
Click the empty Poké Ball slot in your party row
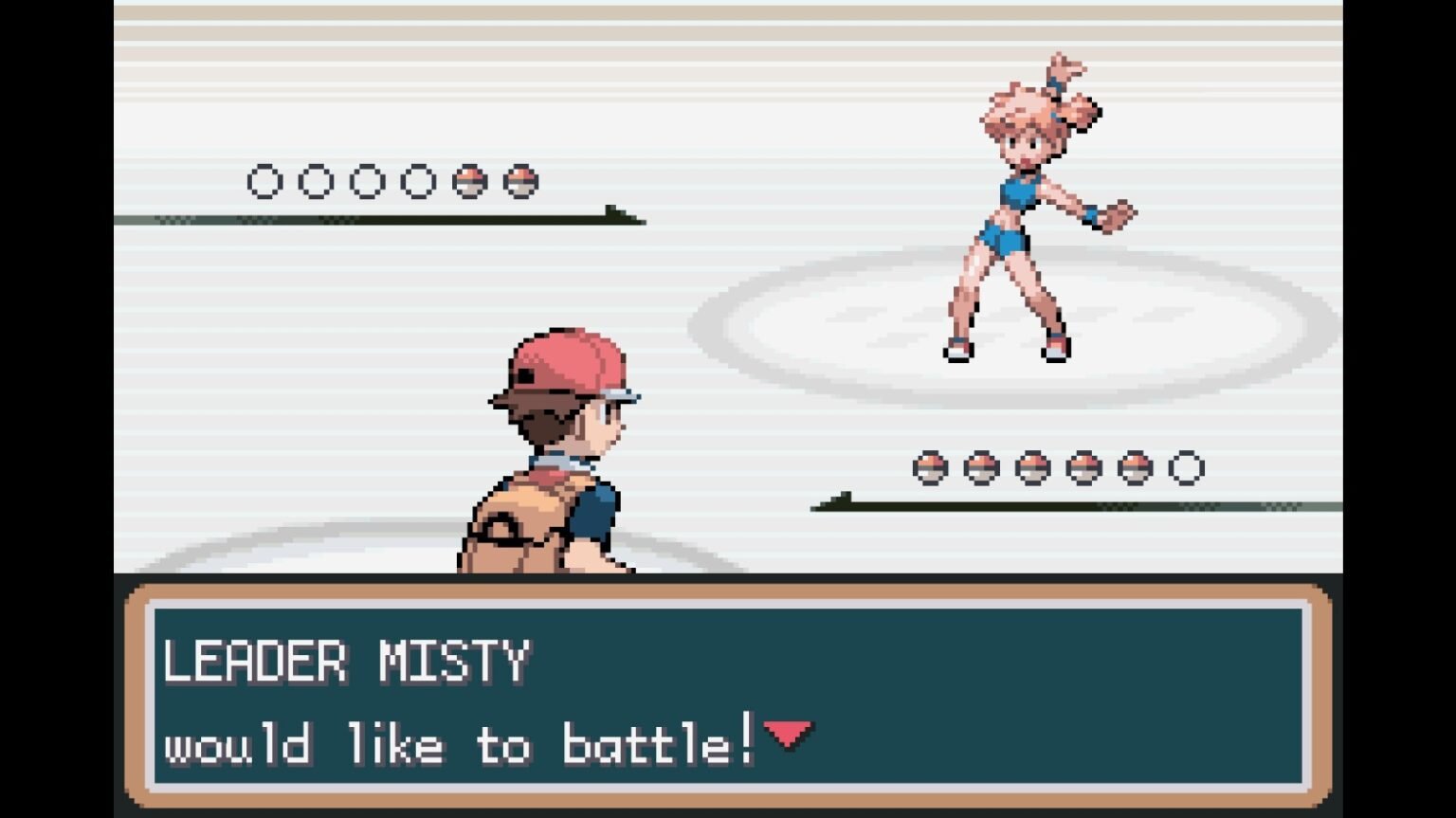click(x=1187, y=466)
